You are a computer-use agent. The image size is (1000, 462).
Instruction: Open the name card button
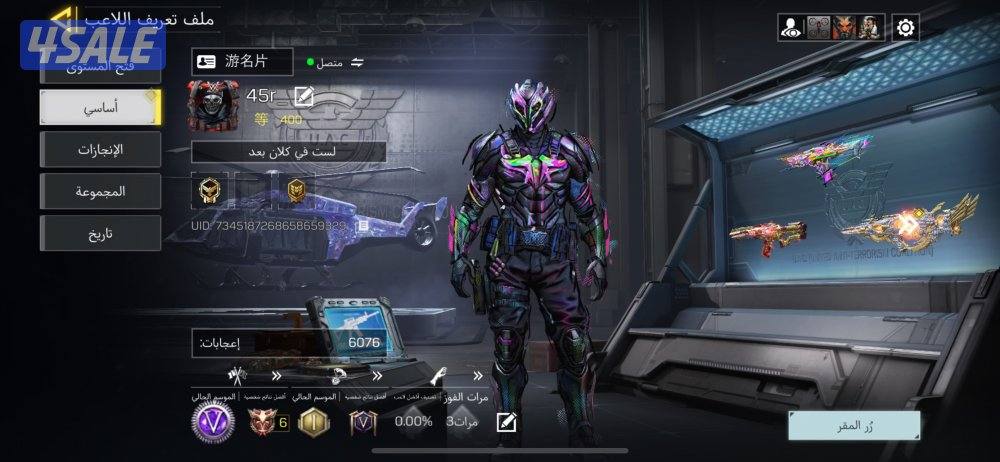coord(243,62)
